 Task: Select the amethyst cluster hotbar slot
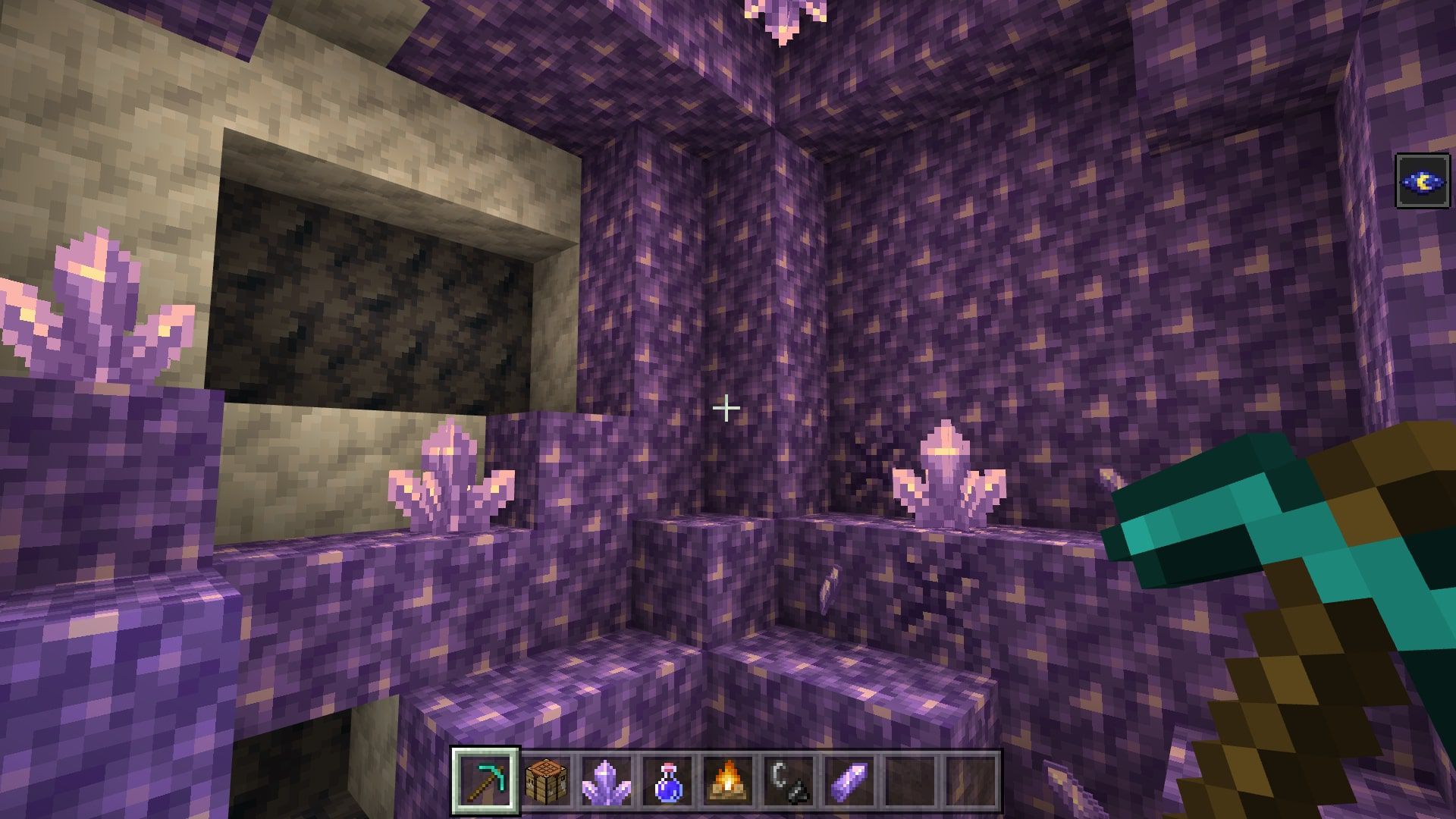coord(607,781)
